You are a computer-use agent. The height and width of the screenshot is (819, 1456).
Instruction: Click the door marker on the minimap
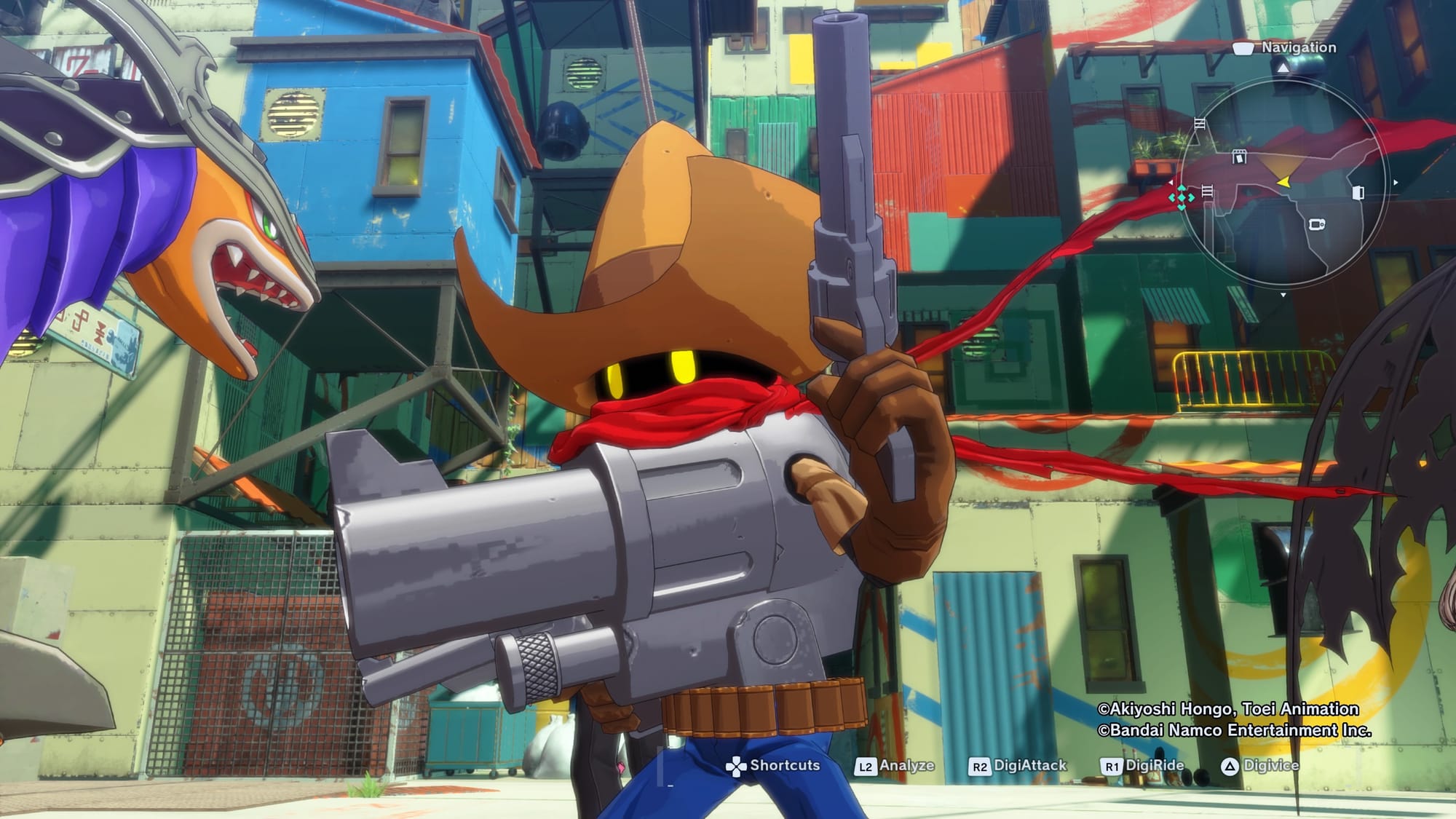[x=1358, y=192]
